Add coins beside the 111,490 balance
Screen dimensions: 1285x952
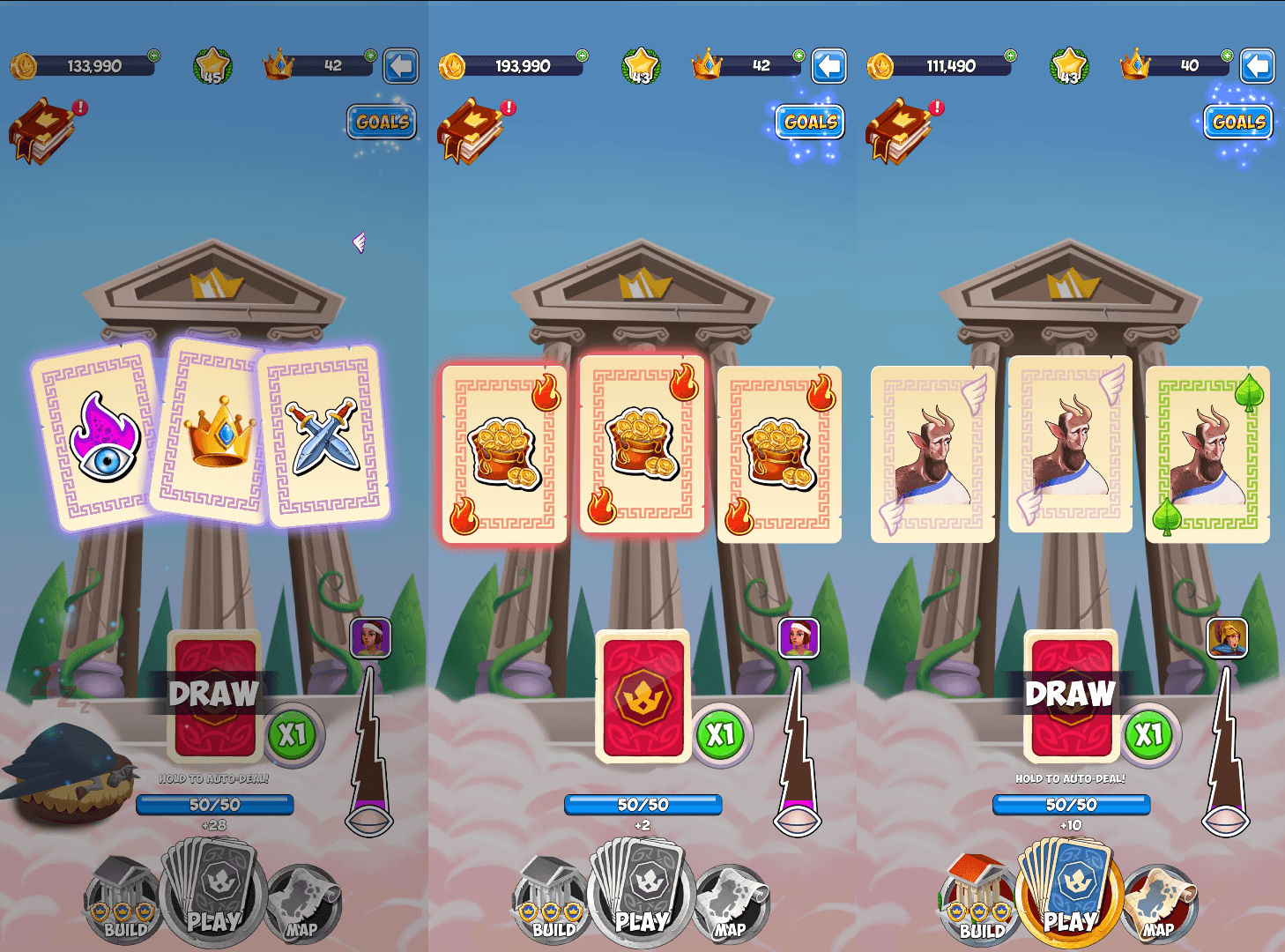click(x=1010, y=56)
